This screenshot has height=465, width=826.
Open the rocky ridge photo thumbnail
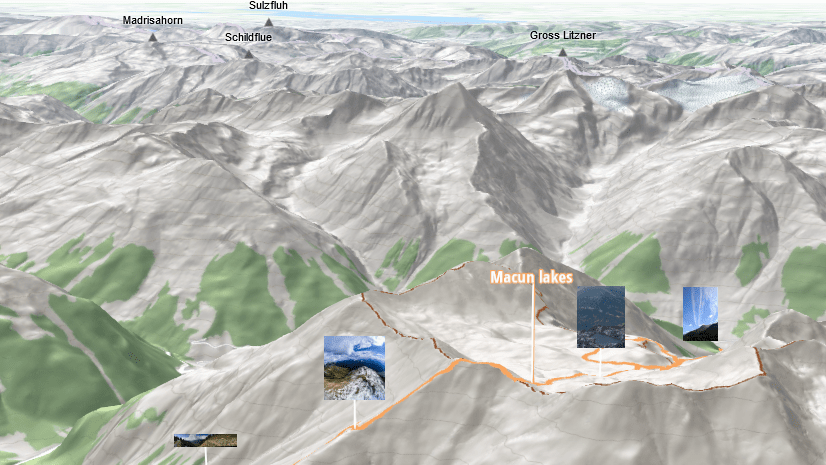point(354,367)
